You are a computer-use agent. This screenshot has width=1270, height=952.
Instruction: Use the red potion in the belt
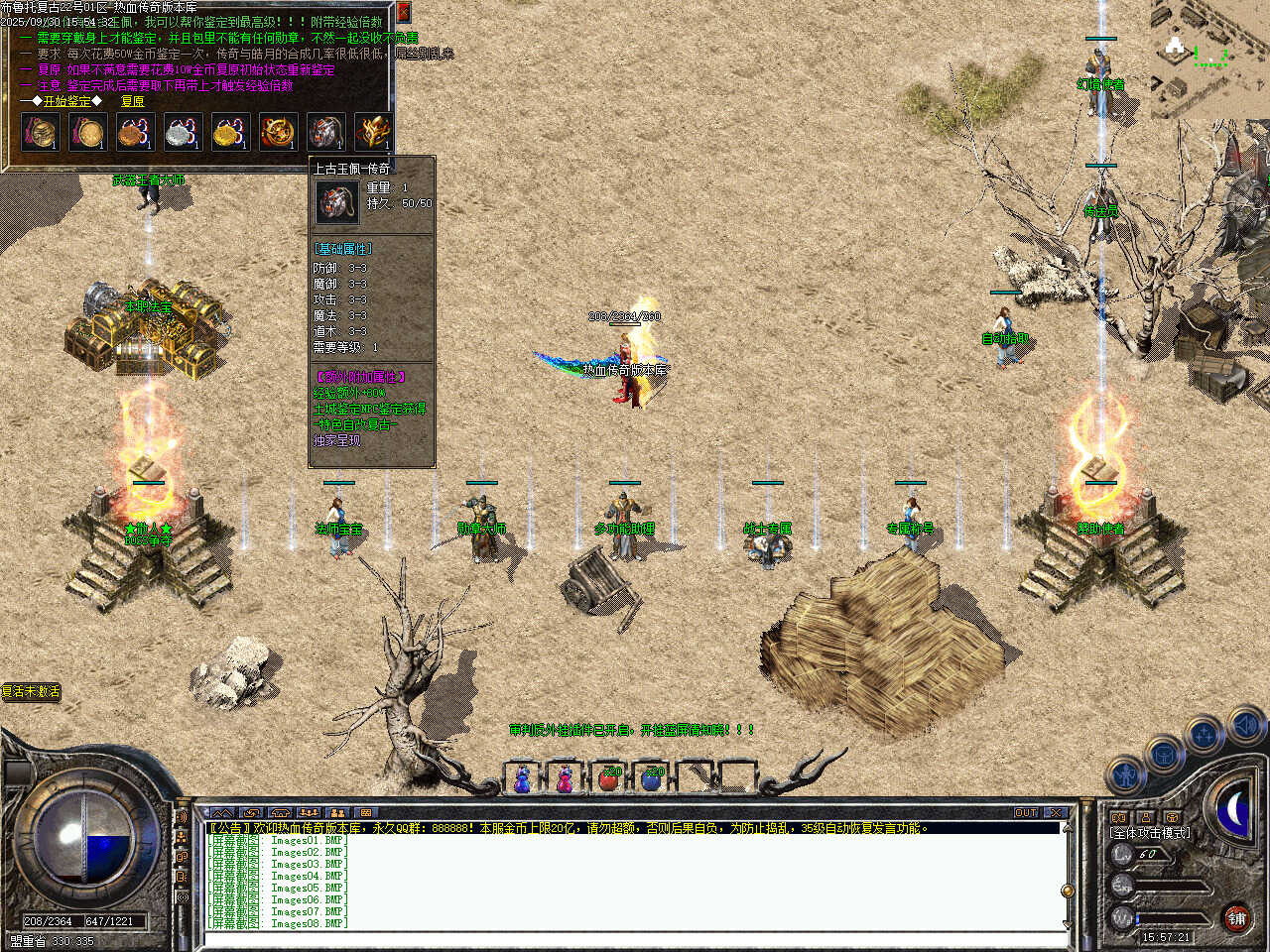tap(609, 779)
